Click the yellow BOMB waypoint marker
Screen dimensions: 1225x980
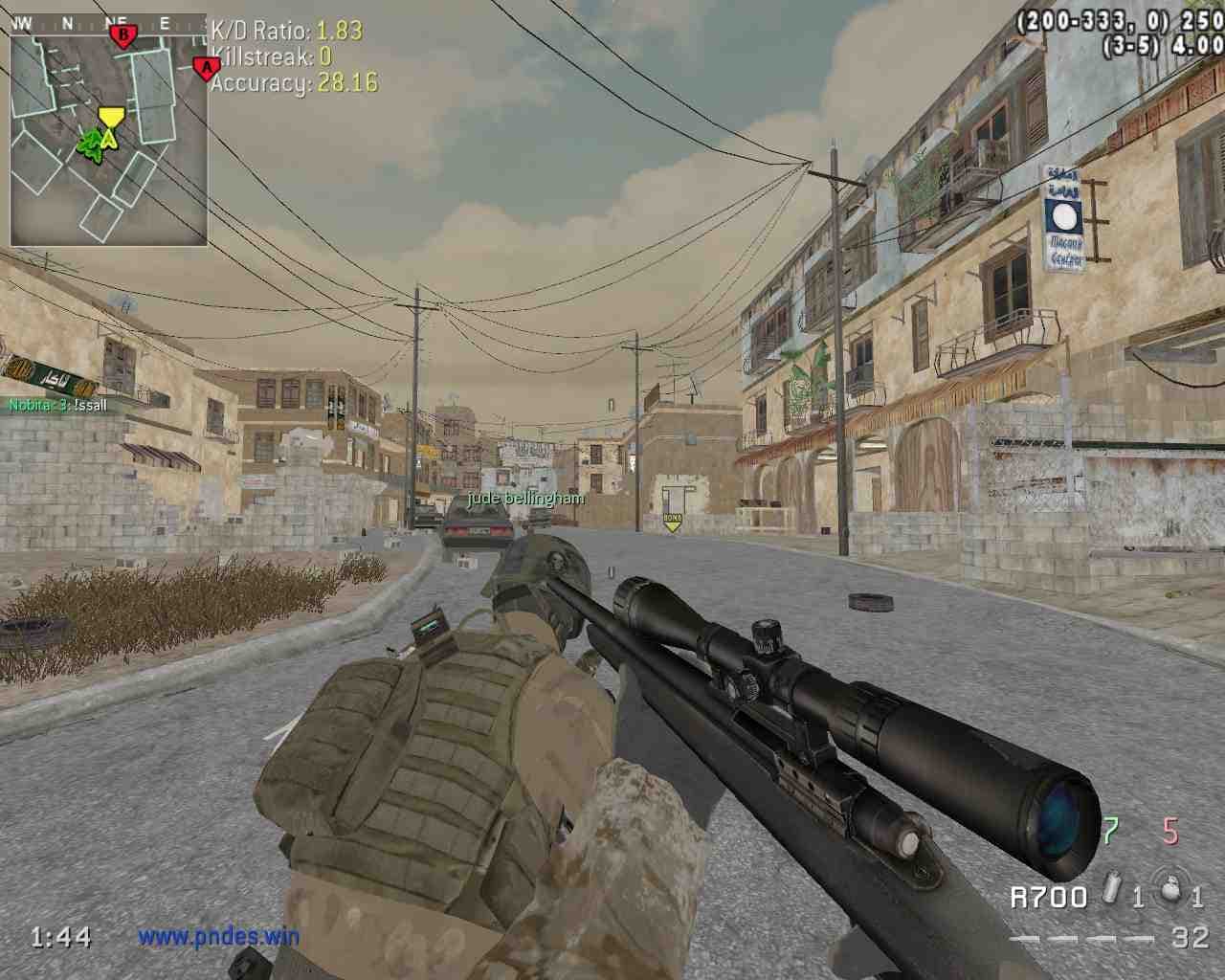coord(672,522)
